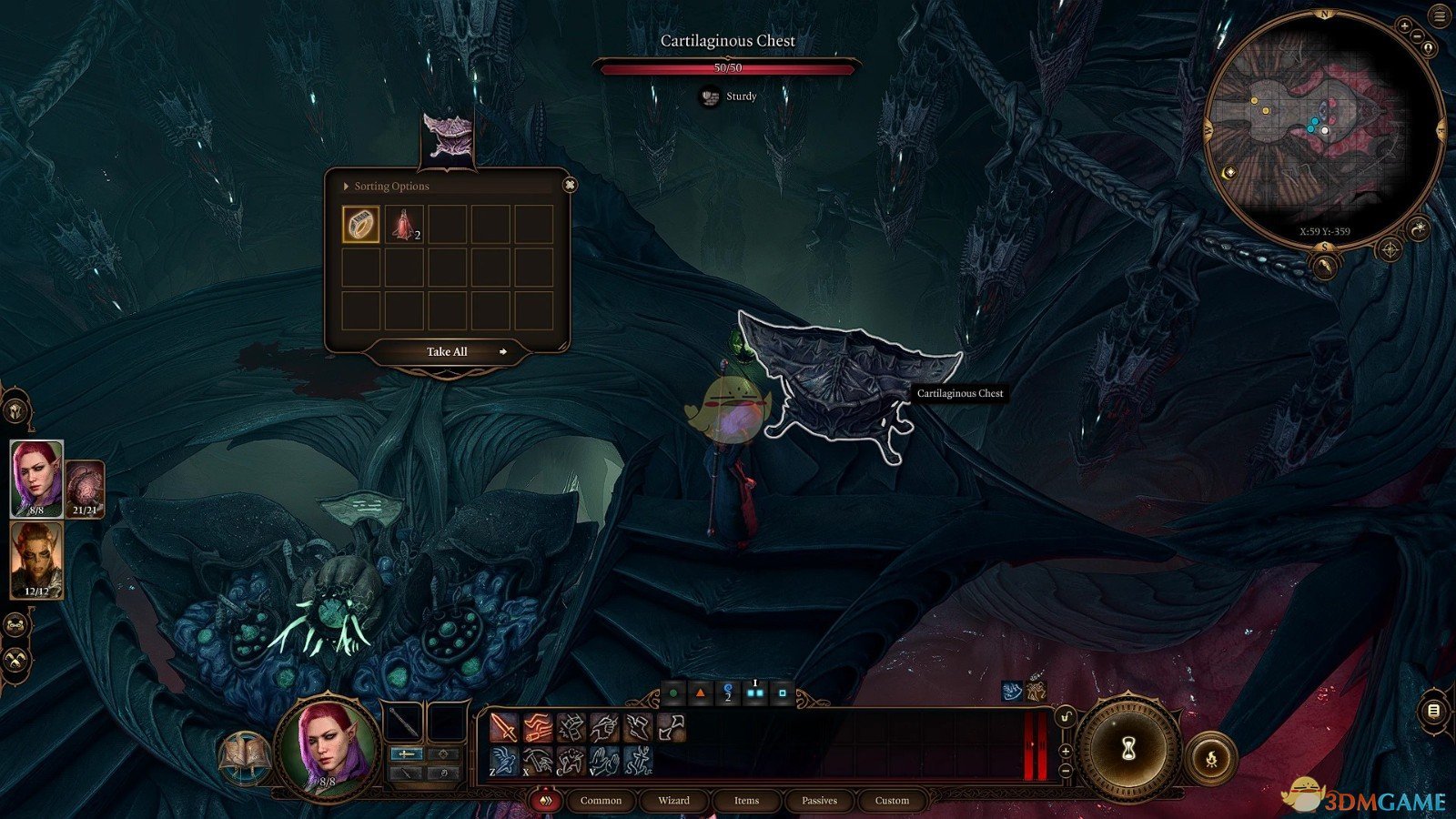
Task: Activate the sword main-hand attack ability
Action: (x=503, y=727)
